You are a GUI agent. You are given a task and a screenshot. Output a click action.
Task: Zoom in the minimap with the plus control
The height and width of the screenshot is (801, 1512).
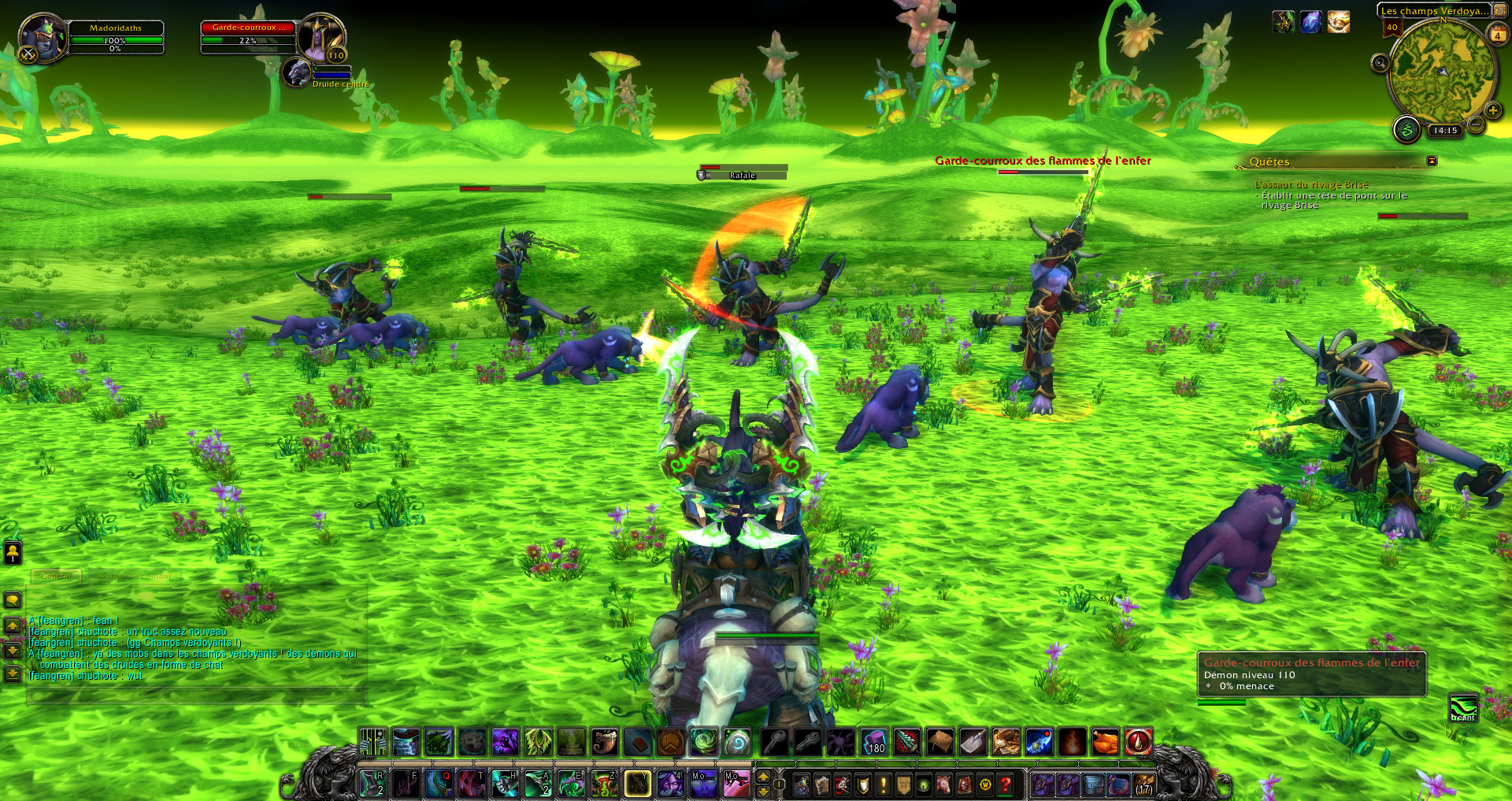coord(1492,111)
